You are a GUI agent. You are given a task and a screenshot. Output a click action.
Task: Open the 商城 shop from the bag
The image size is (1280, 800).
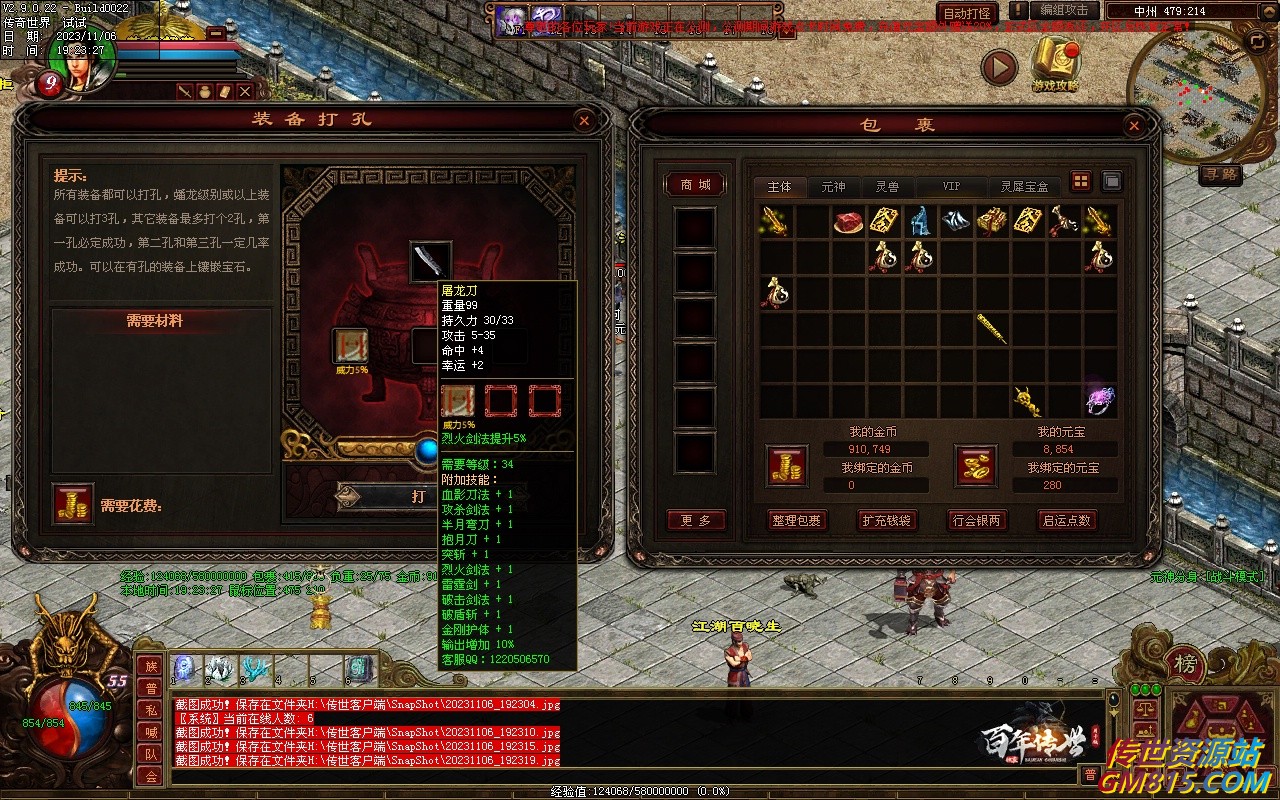(695, 185)
